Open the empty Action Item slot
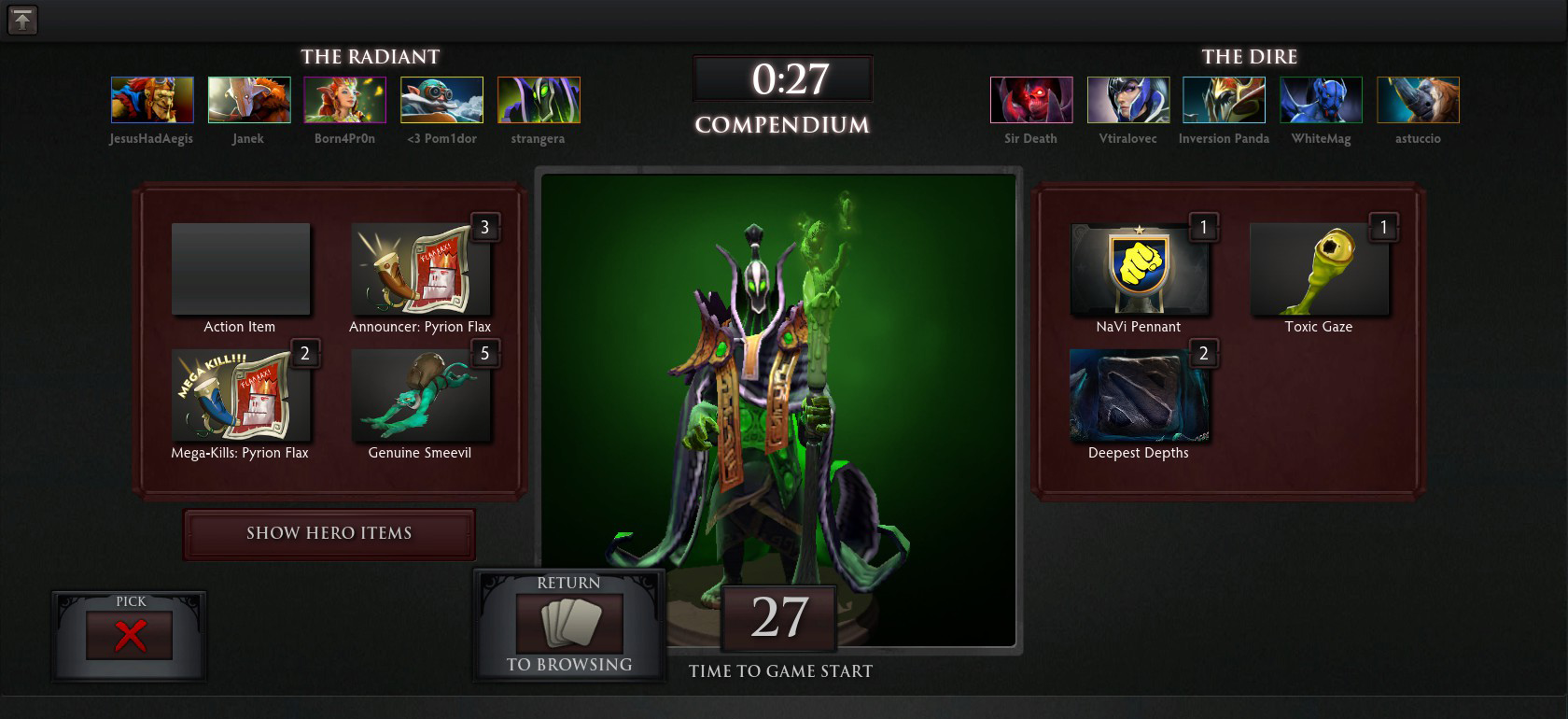 point(240,269)
